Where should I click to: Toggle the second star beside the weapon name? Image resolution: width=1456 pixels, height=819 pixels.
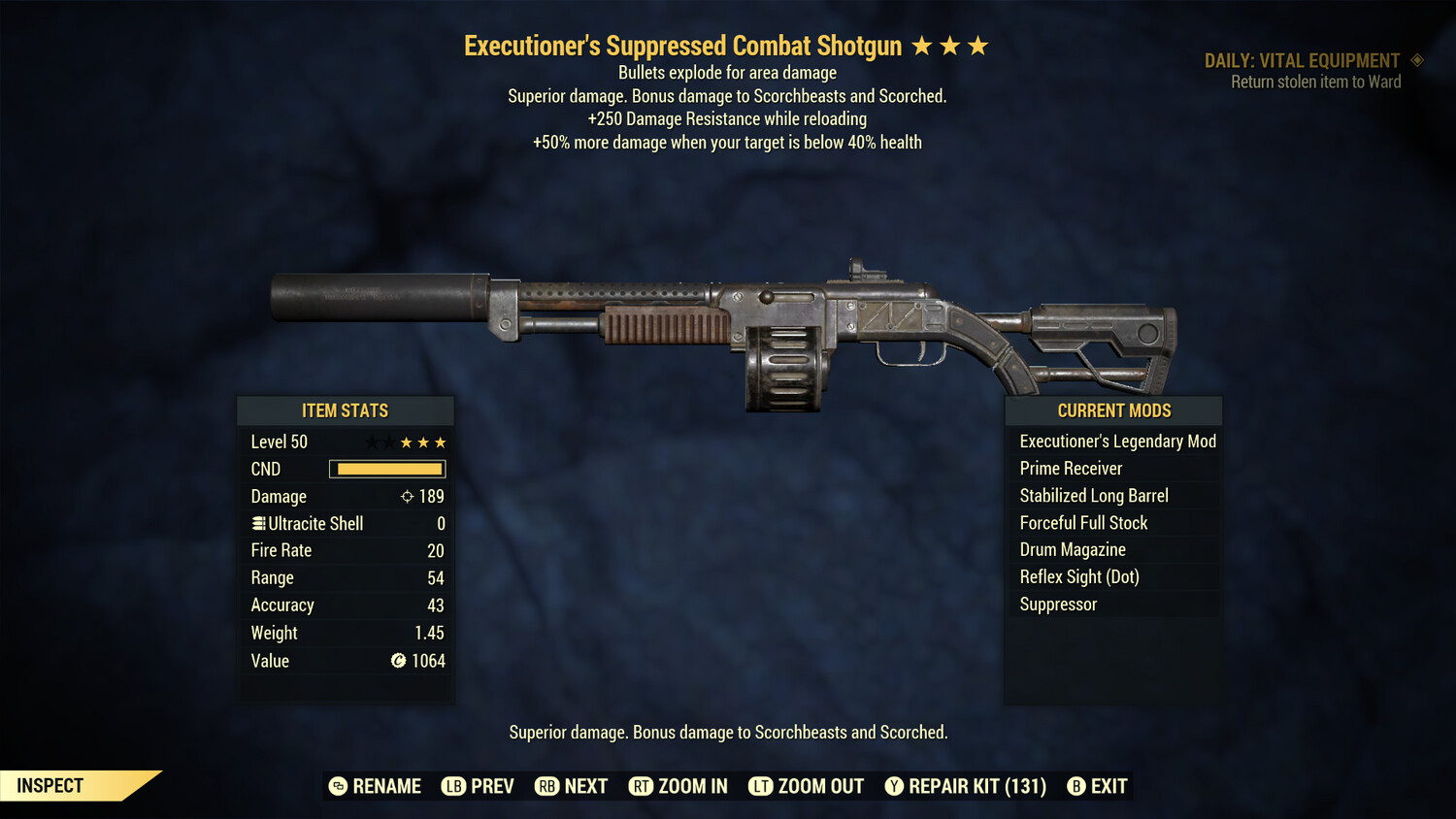(x=952, y=45)
